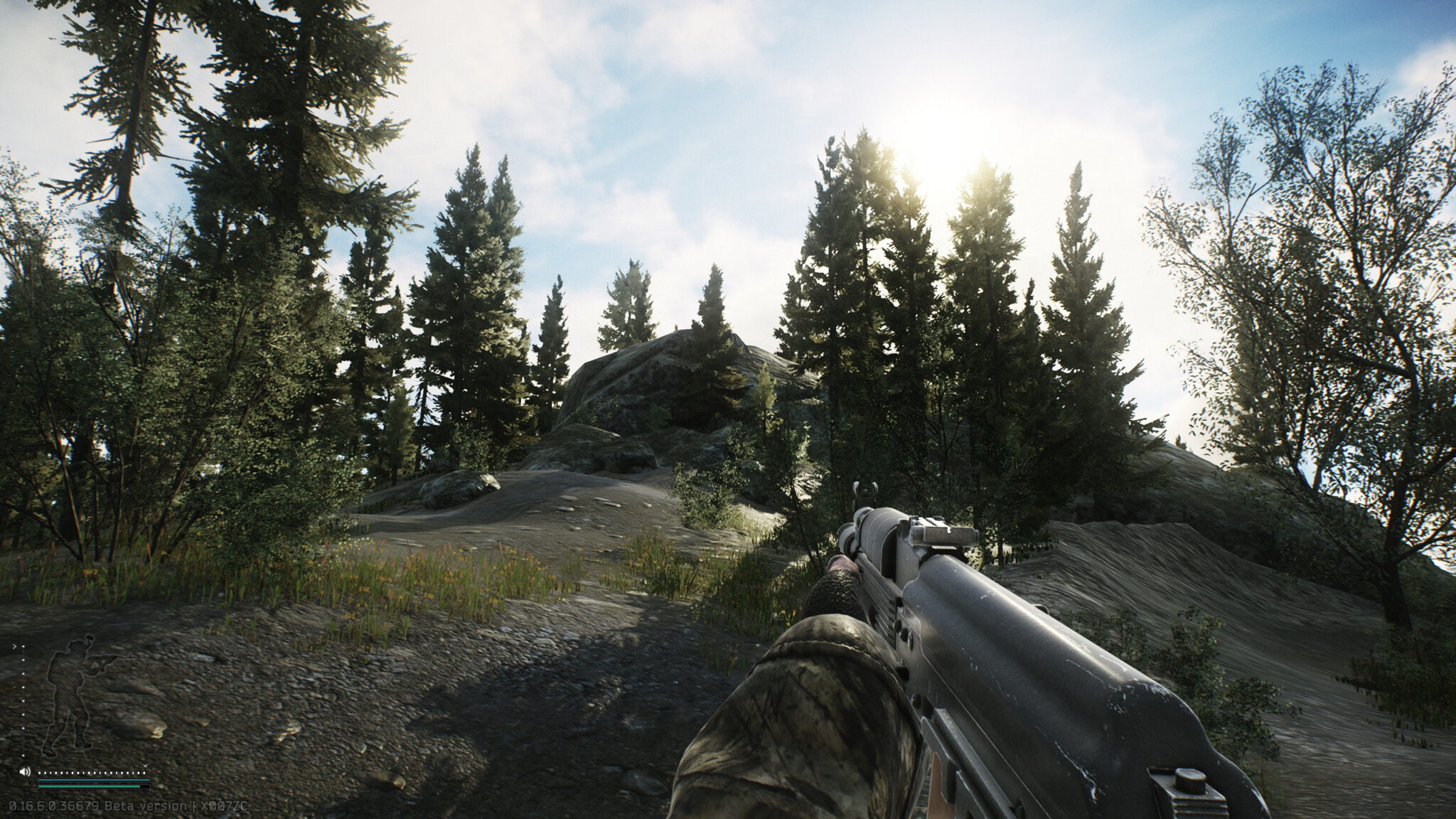Image resolution: width=1456 pixels, height=819 pixels.
Task: Toggle the rifle's rear sight leaf
Action: [x=948, y=531]
